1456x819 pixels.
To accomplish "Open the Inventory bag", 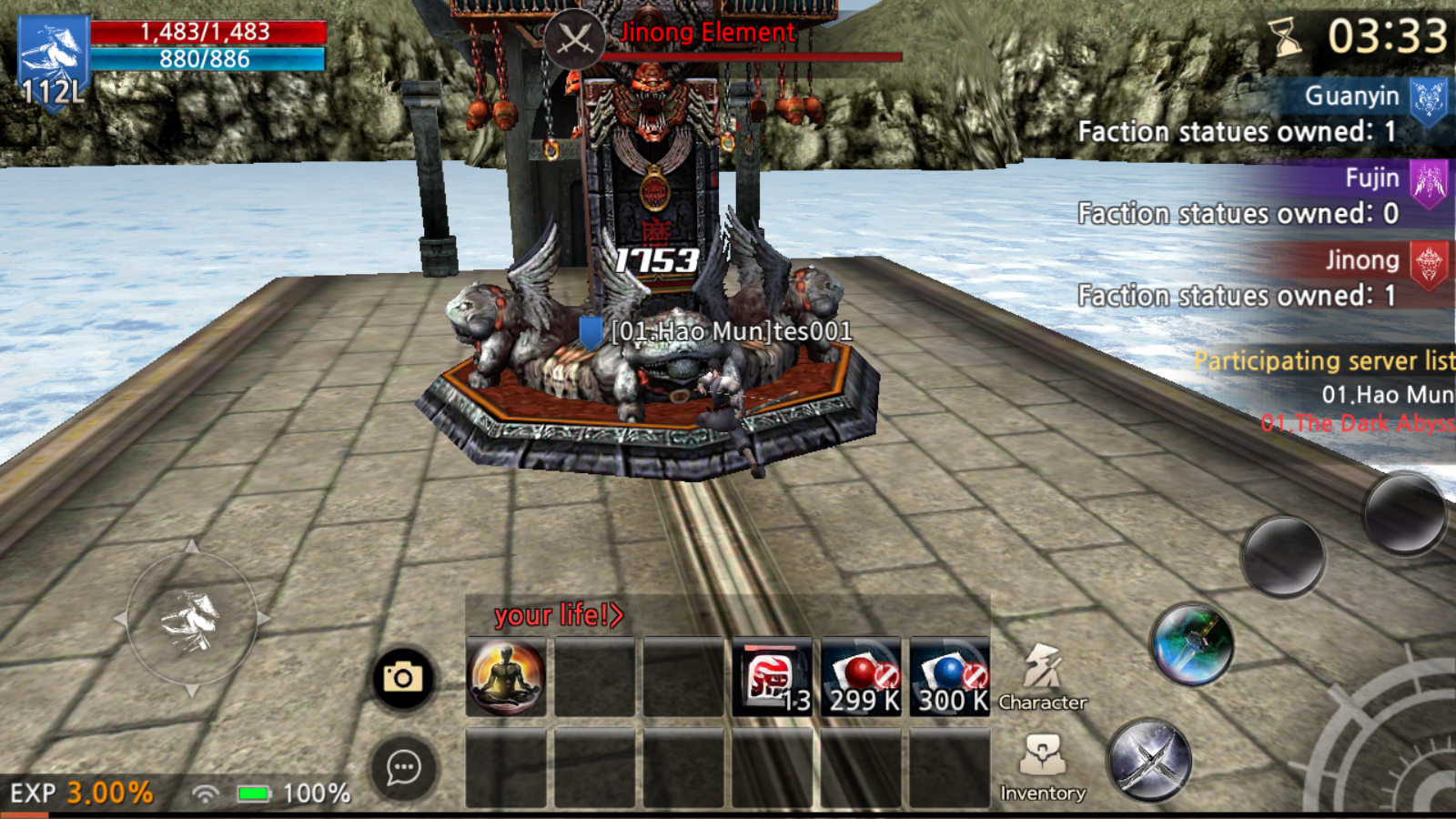I will coord(1042,769).
